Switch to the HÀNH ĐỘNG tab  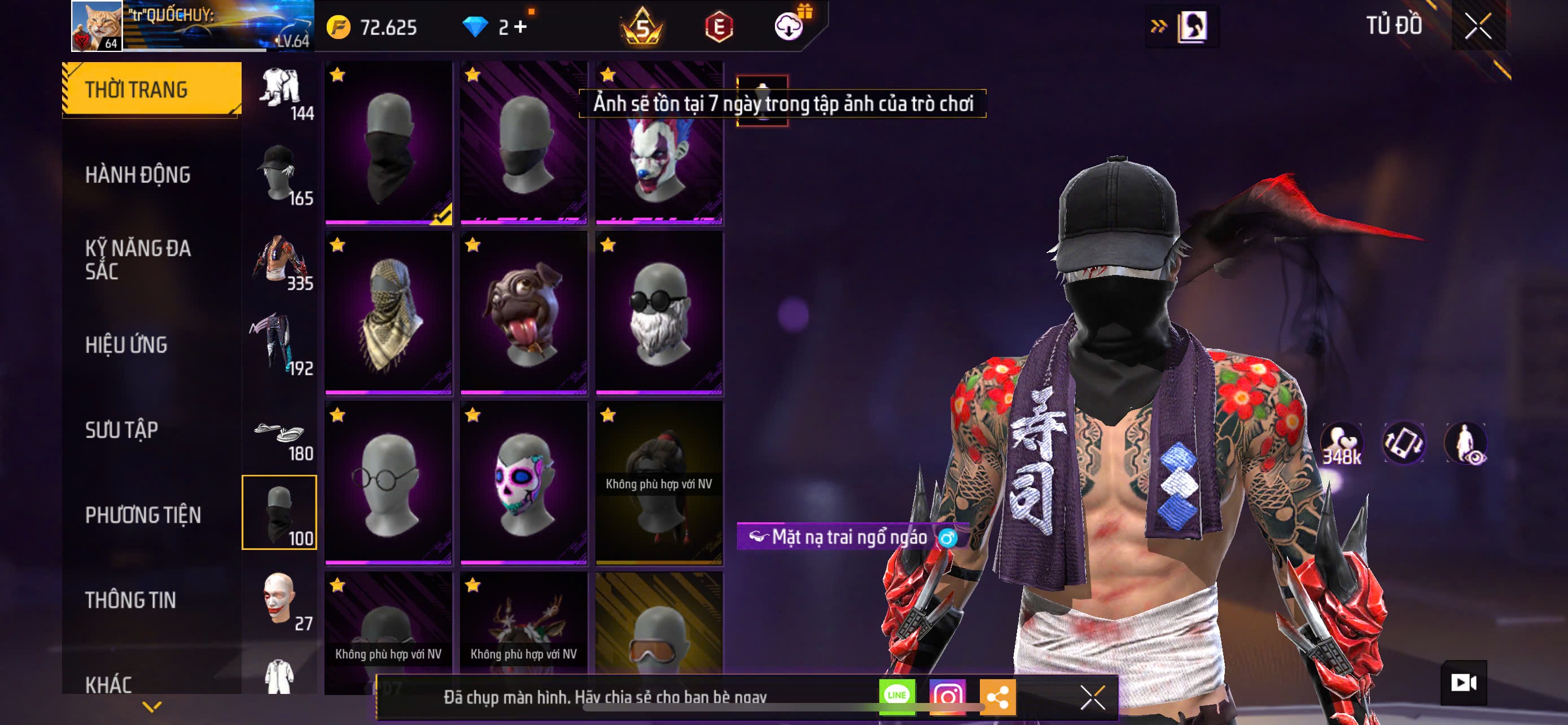(x=138, y=174)
